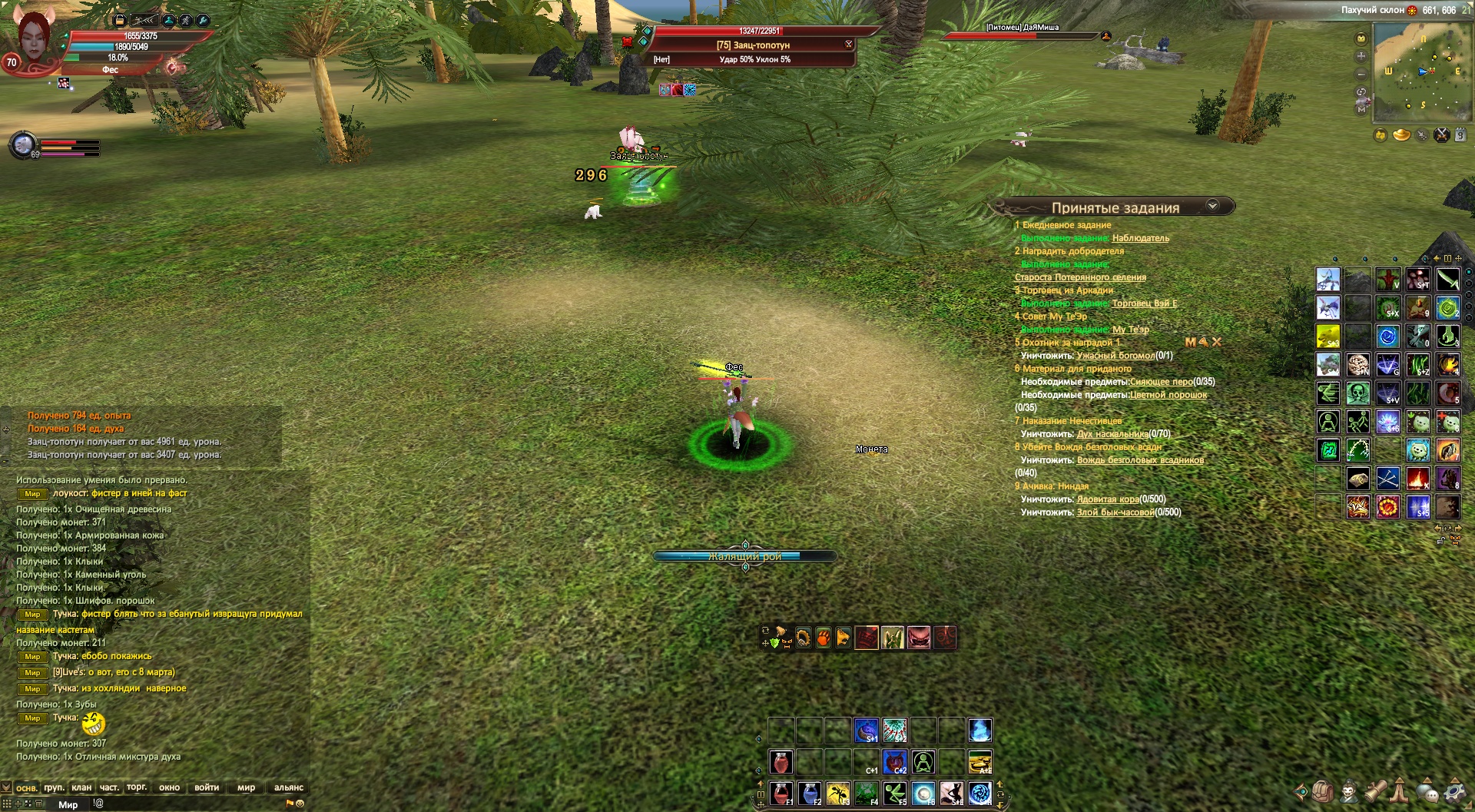This screenshot has width=1475, height=812.
Task: Use the blue mana potion on F2
Action: (x=810, y=793)
